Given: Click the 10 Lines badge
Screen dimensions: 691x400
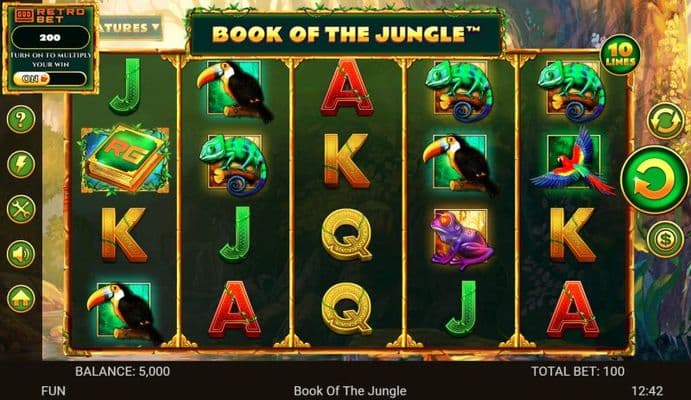Looking at the screenshot, I should coord(617,51).
